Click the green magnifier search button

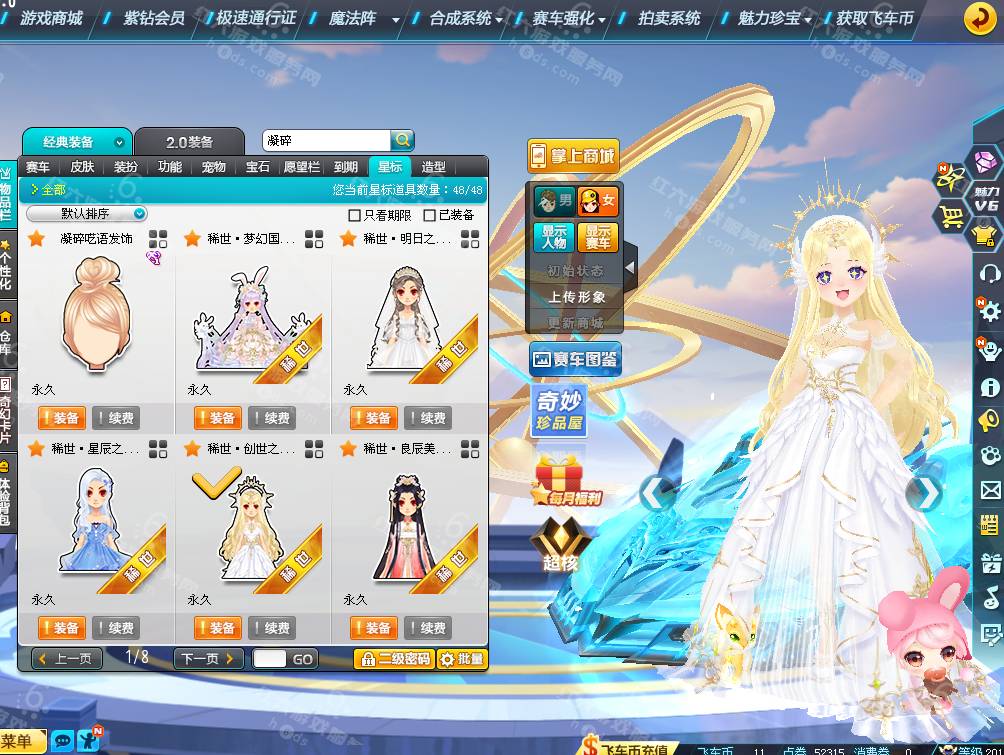[x=402, y=141]
